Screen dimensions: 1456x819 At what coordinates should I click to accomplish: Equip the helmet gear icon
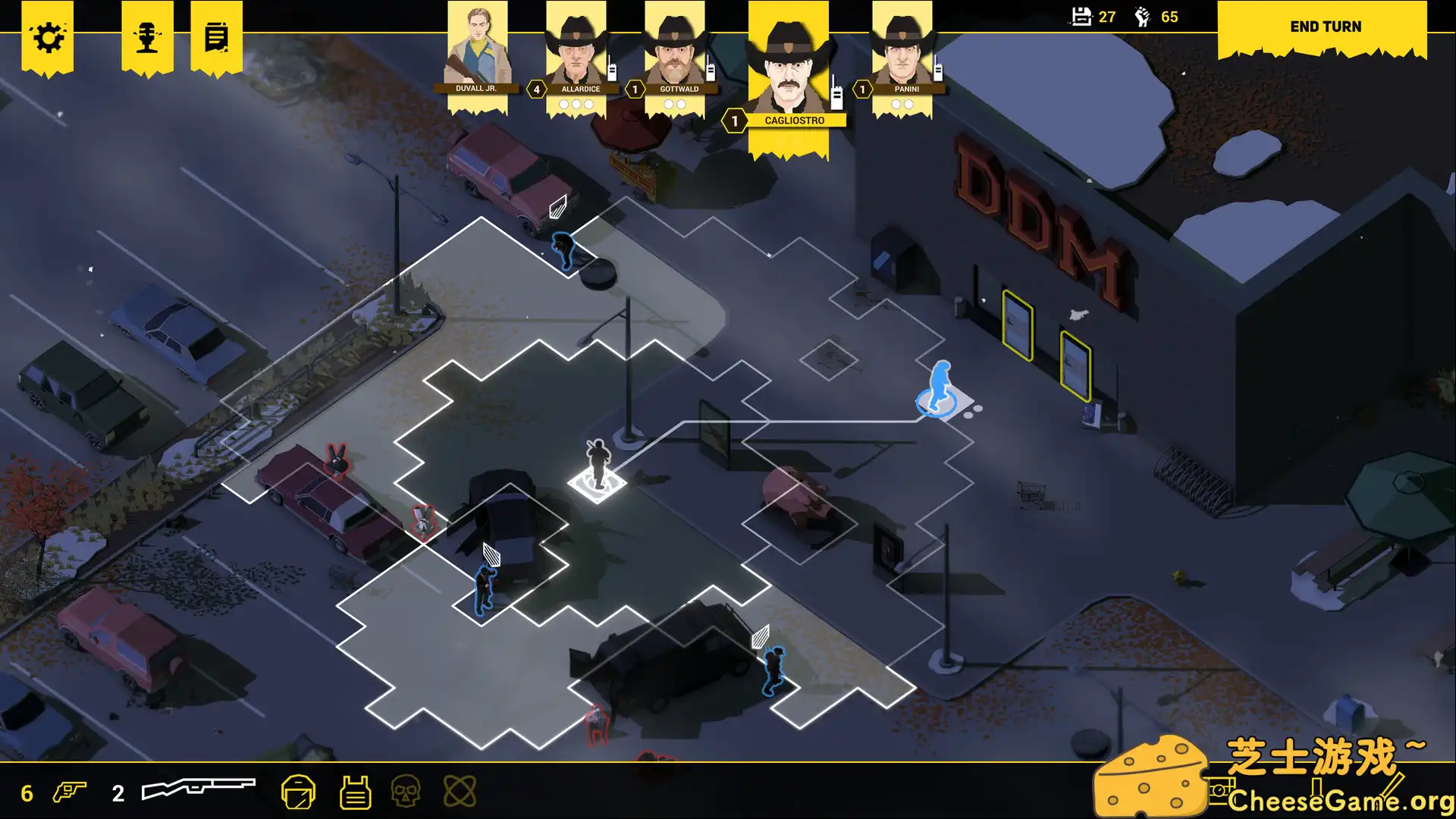pos(300,790)
